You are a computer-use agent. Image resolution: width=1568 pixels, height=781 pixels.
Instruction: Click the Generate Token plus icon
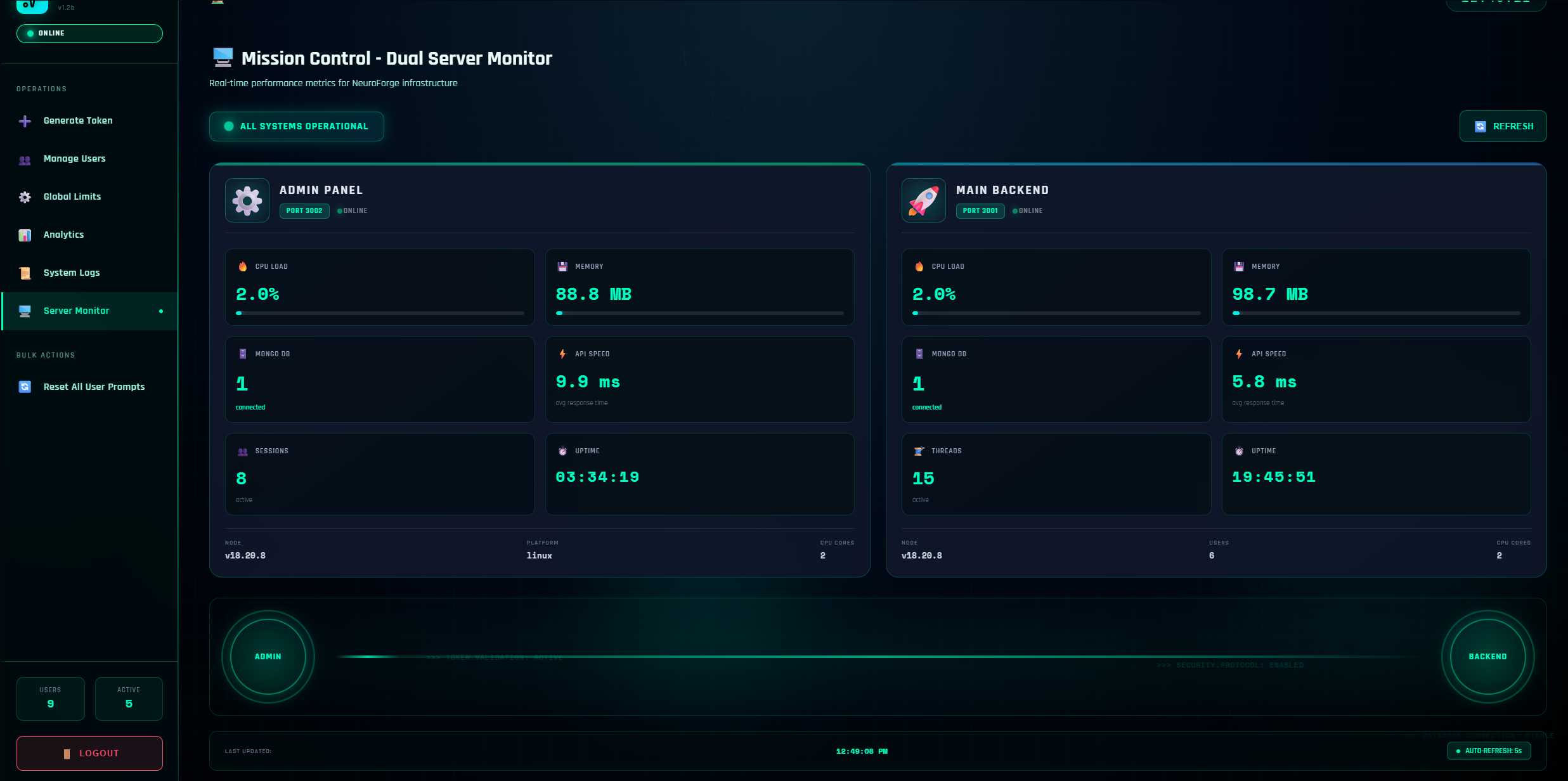point(24,120)
